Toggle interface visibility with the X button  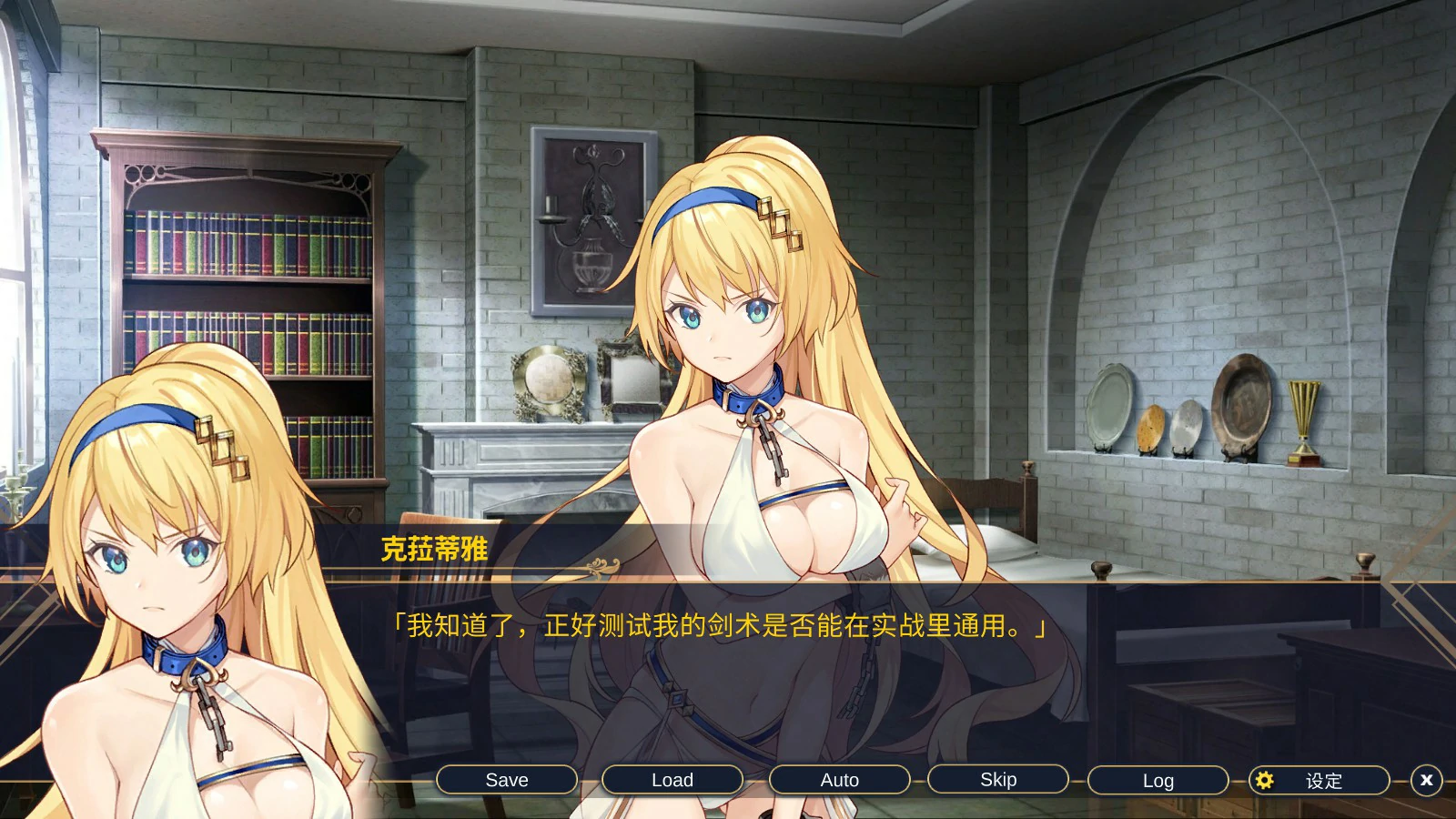pyautogui.click(x=1426, y=780)
